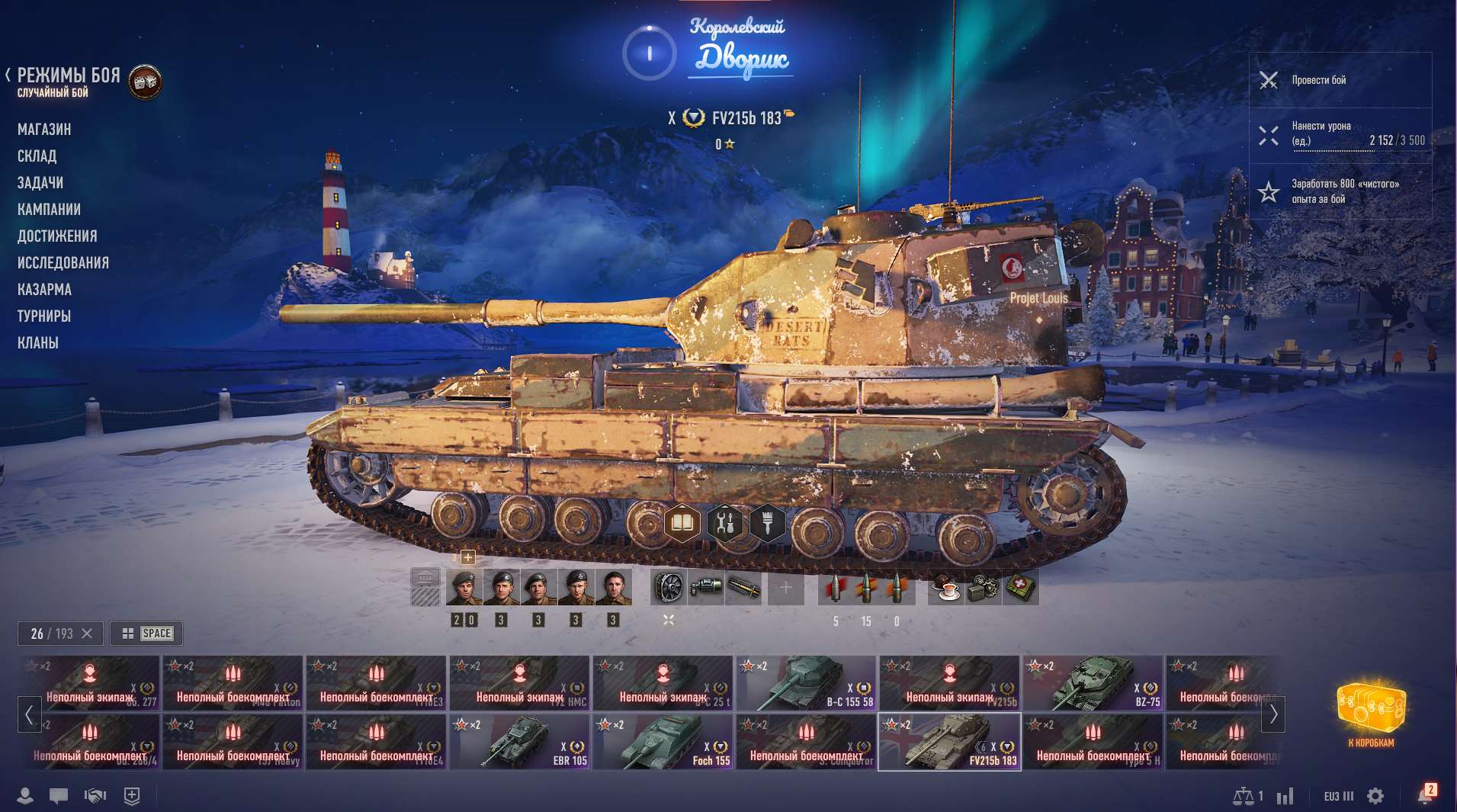Toggle SPACE carousel grid view

click(146, 633)
